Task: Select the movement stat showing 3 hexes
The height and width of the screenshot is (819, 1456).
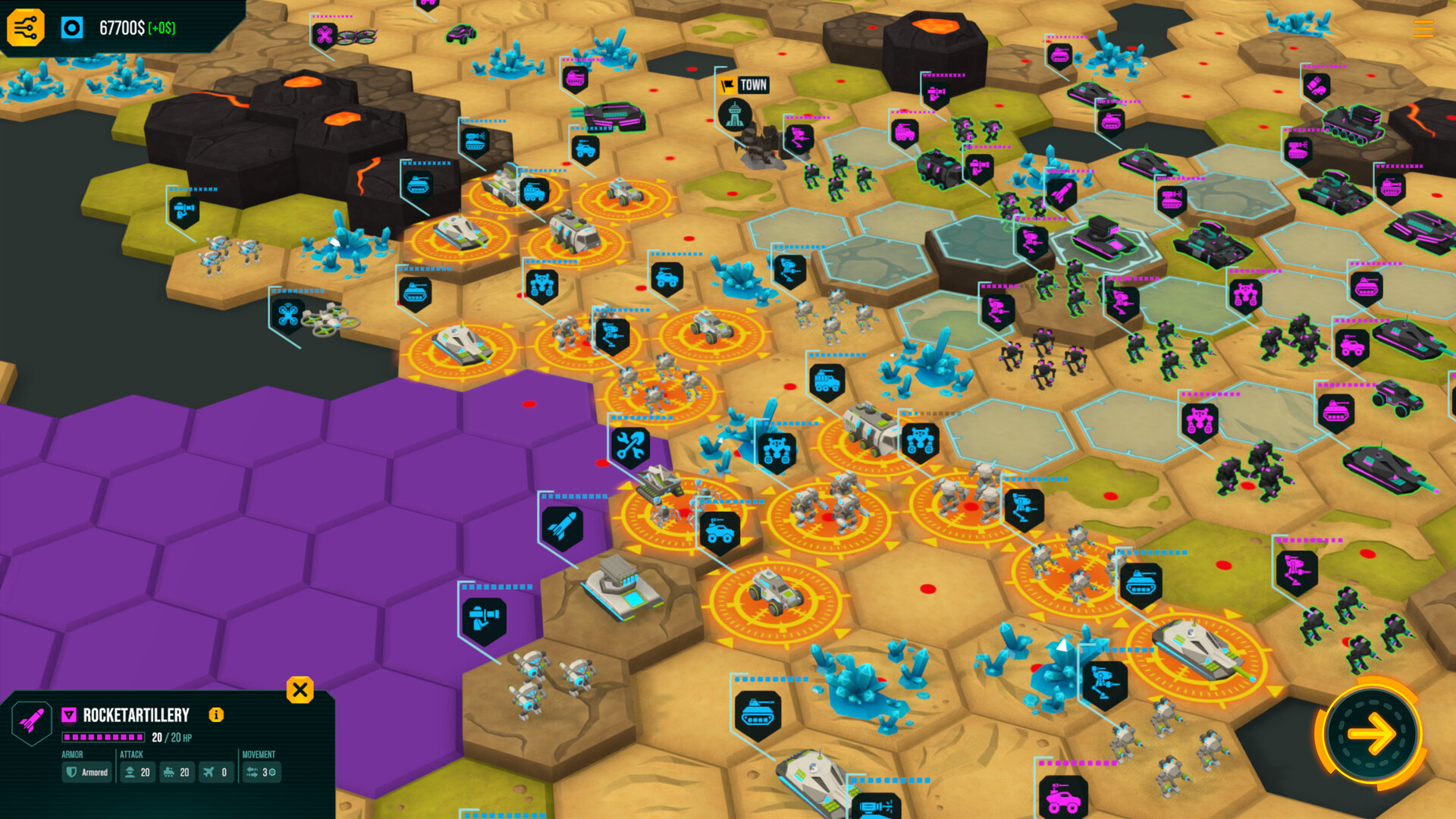Action: (260, 773)
